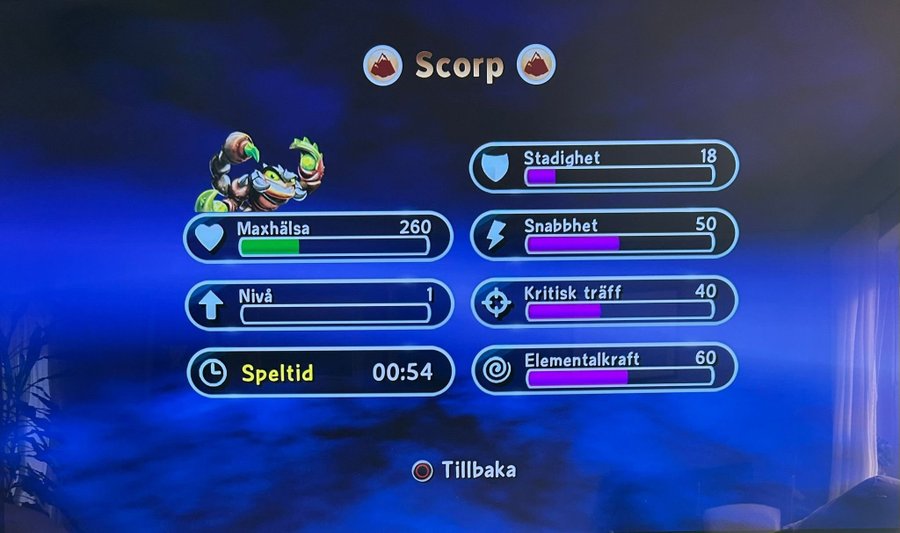The width and height of the screenshot is (900, 533).
Task: Select the Speltid row
Action: tap(320, 373)
